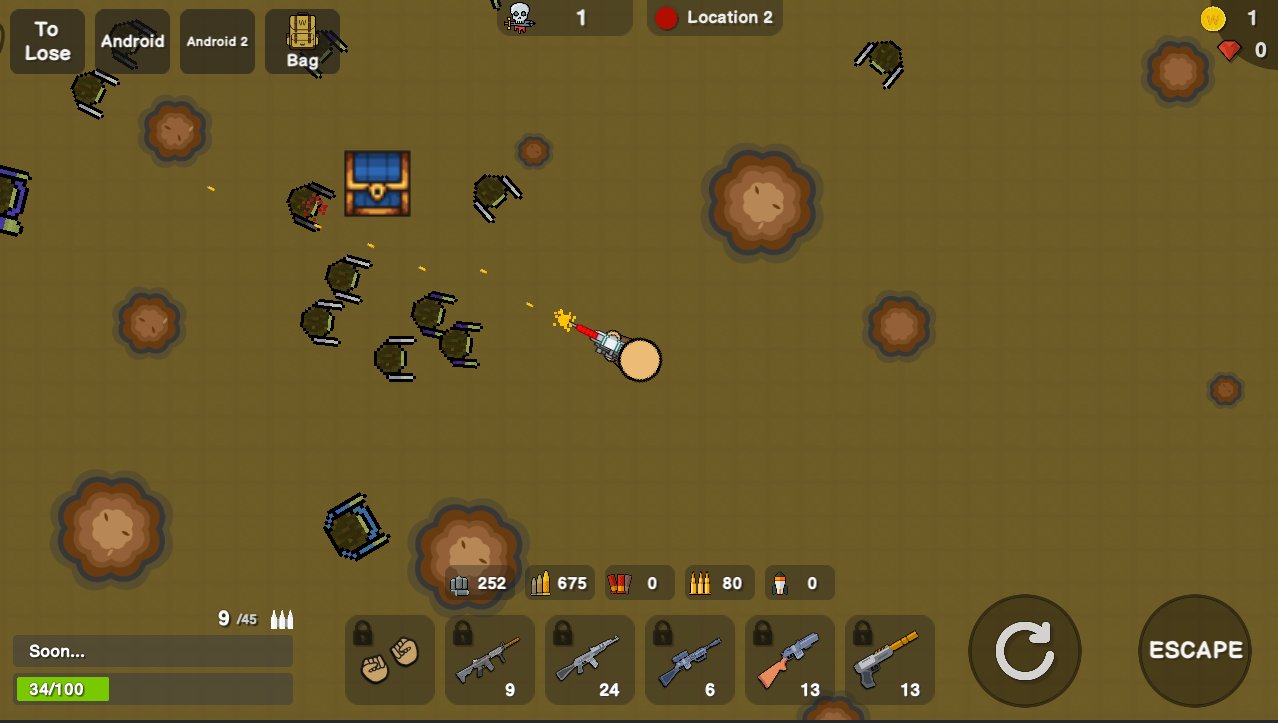Equip the fists melee slot
1278x723 pixels.
click(x=390, y=660)
